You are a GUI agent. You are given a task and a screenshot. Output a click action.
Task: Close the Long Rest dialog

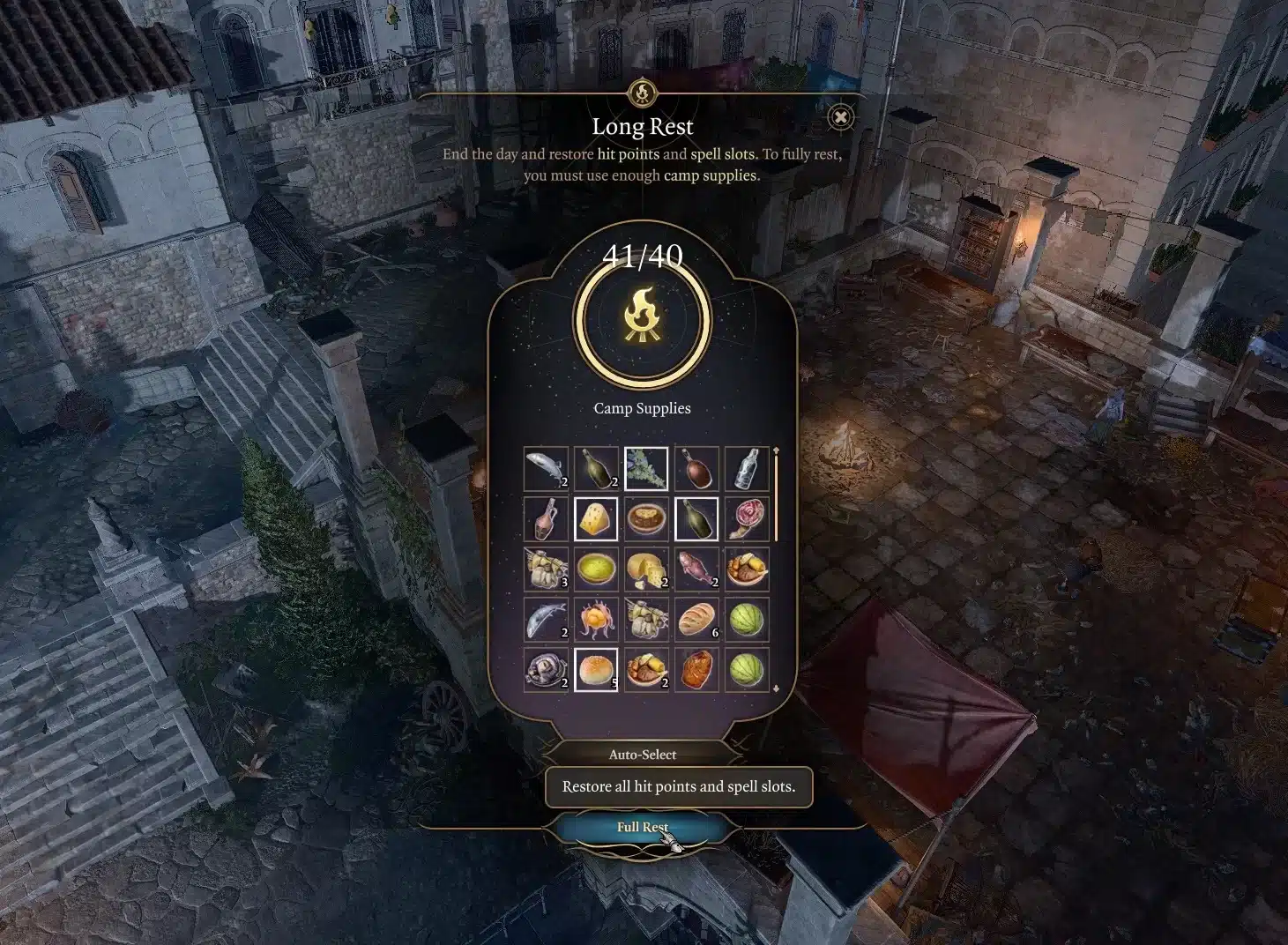point(842,115)
